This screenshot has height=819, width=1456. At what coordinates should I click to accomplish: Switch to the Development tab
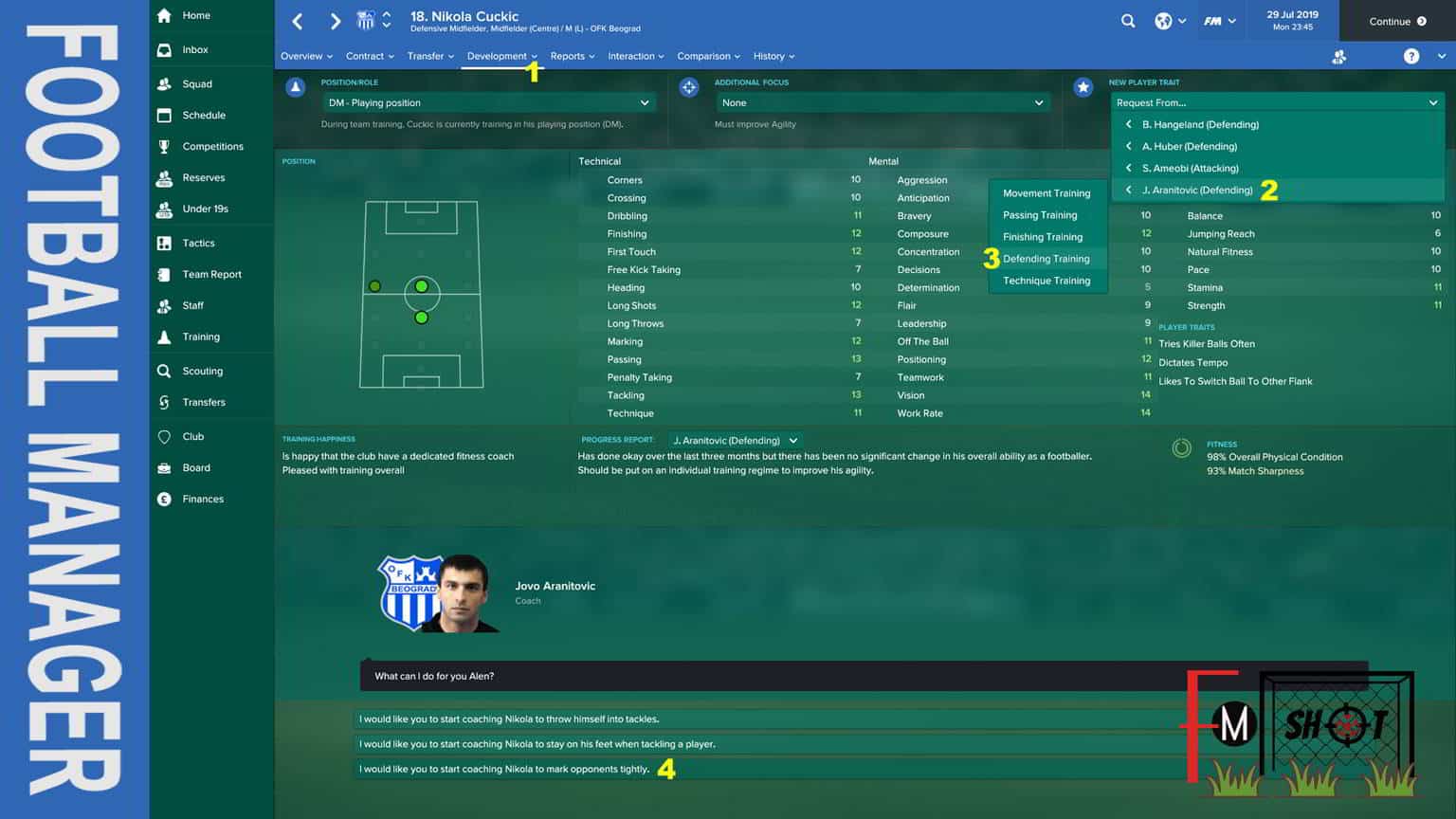(497, 56)
